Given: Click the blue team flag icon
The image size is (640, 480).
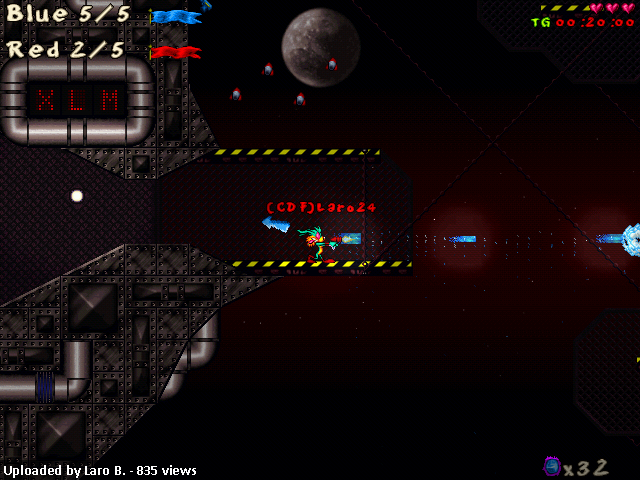Looking at the screenshot, I should [176, 17].
